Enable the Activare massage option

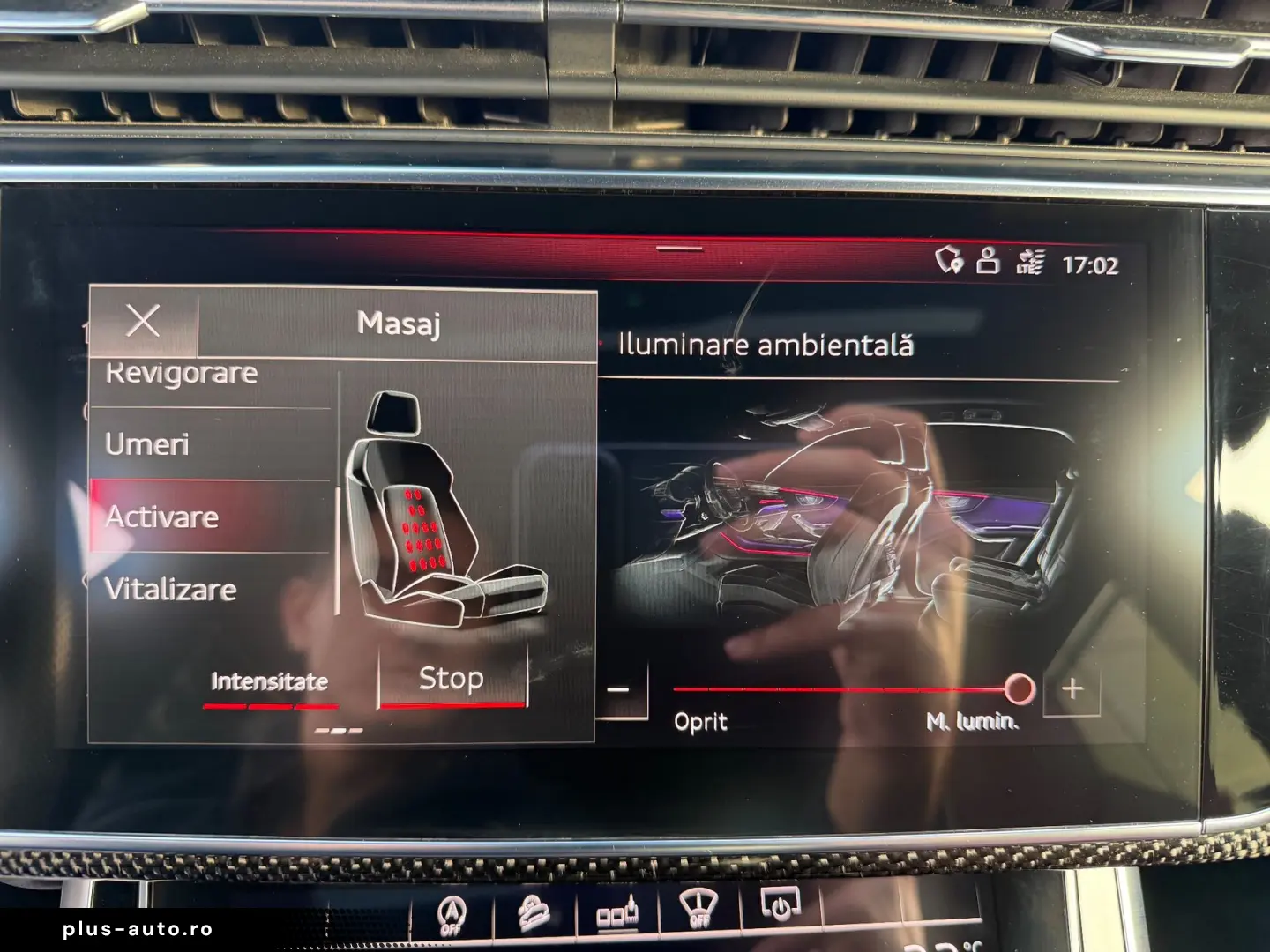(x=162, y=518)
